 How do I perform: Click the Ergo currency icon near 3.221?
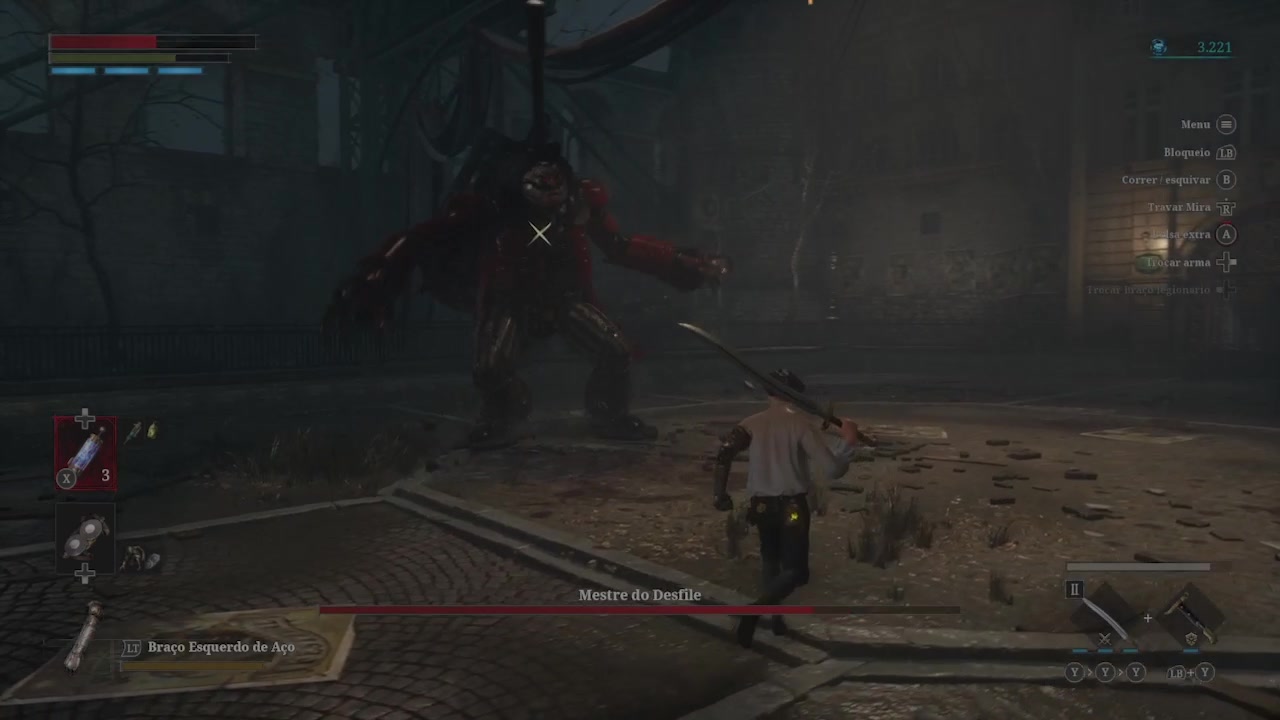pos(1158,47)
